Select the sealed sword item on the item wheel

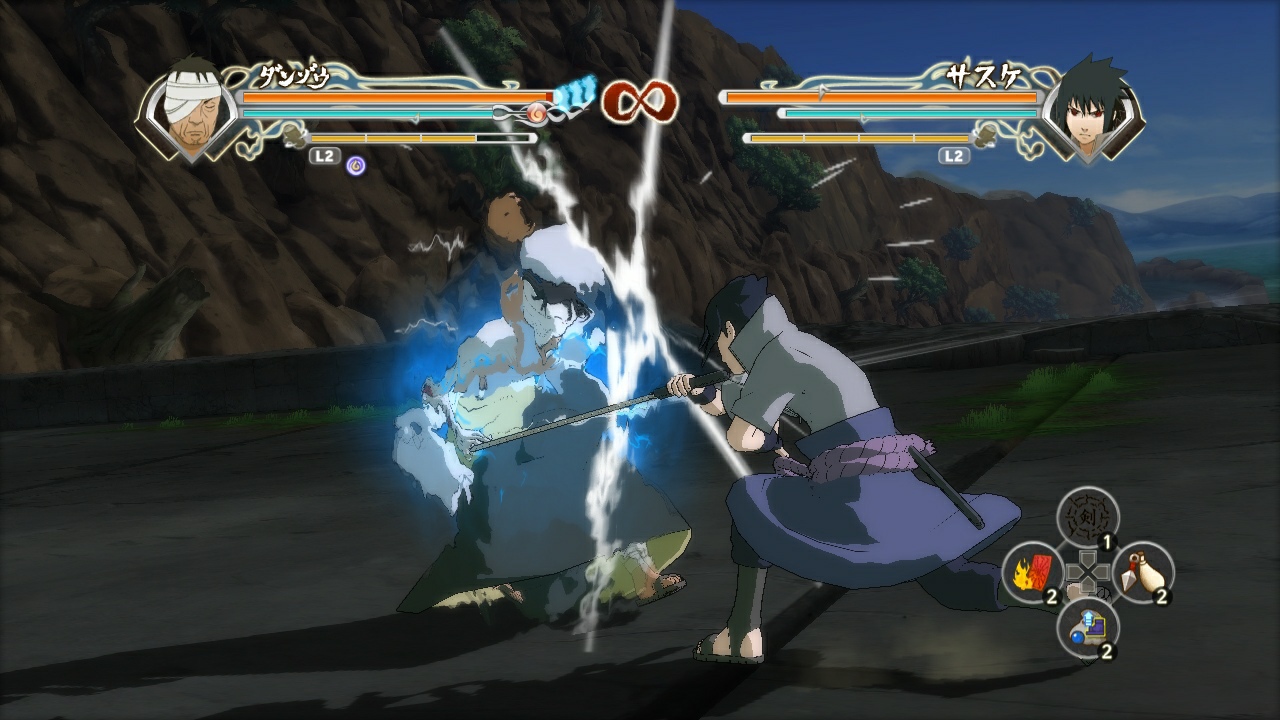point(1085,515)
